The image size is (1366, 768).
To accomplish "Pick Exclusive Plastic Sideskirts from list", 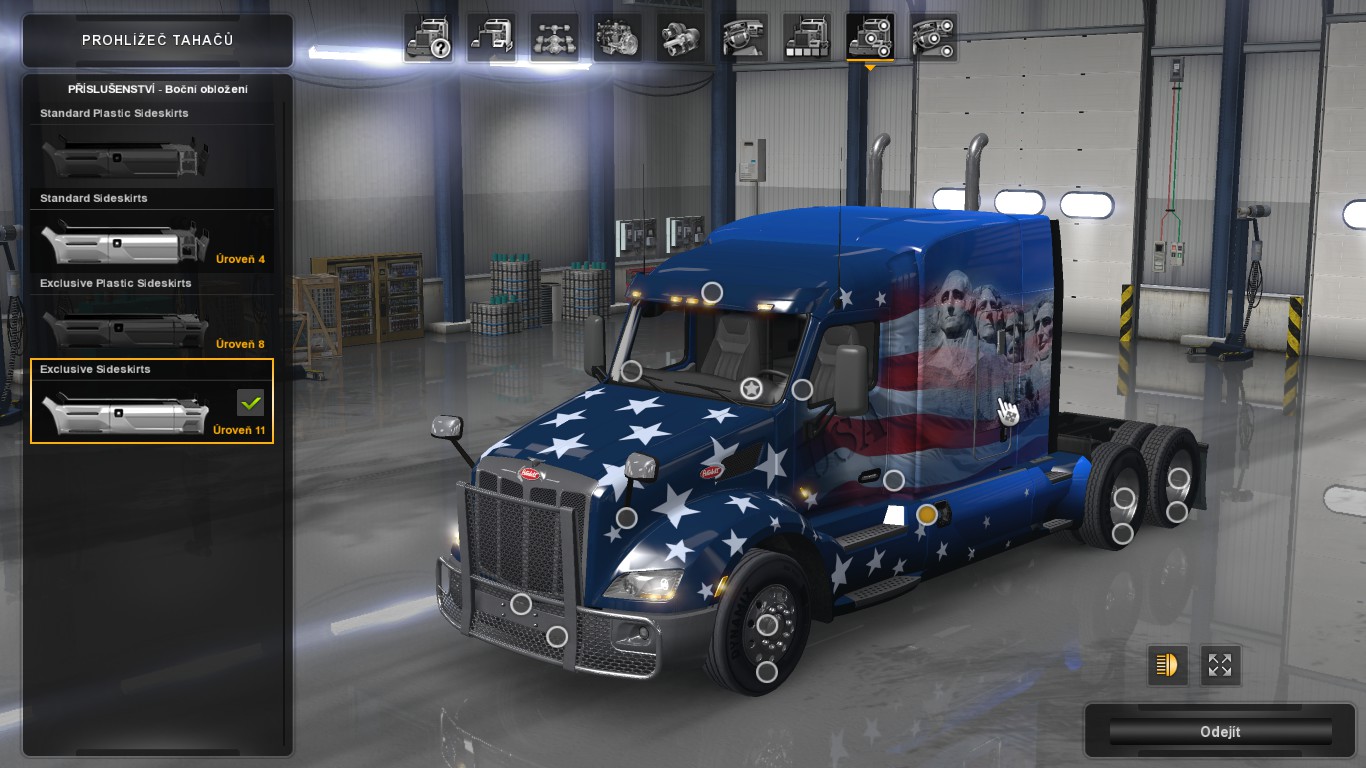I will [152, 318].
